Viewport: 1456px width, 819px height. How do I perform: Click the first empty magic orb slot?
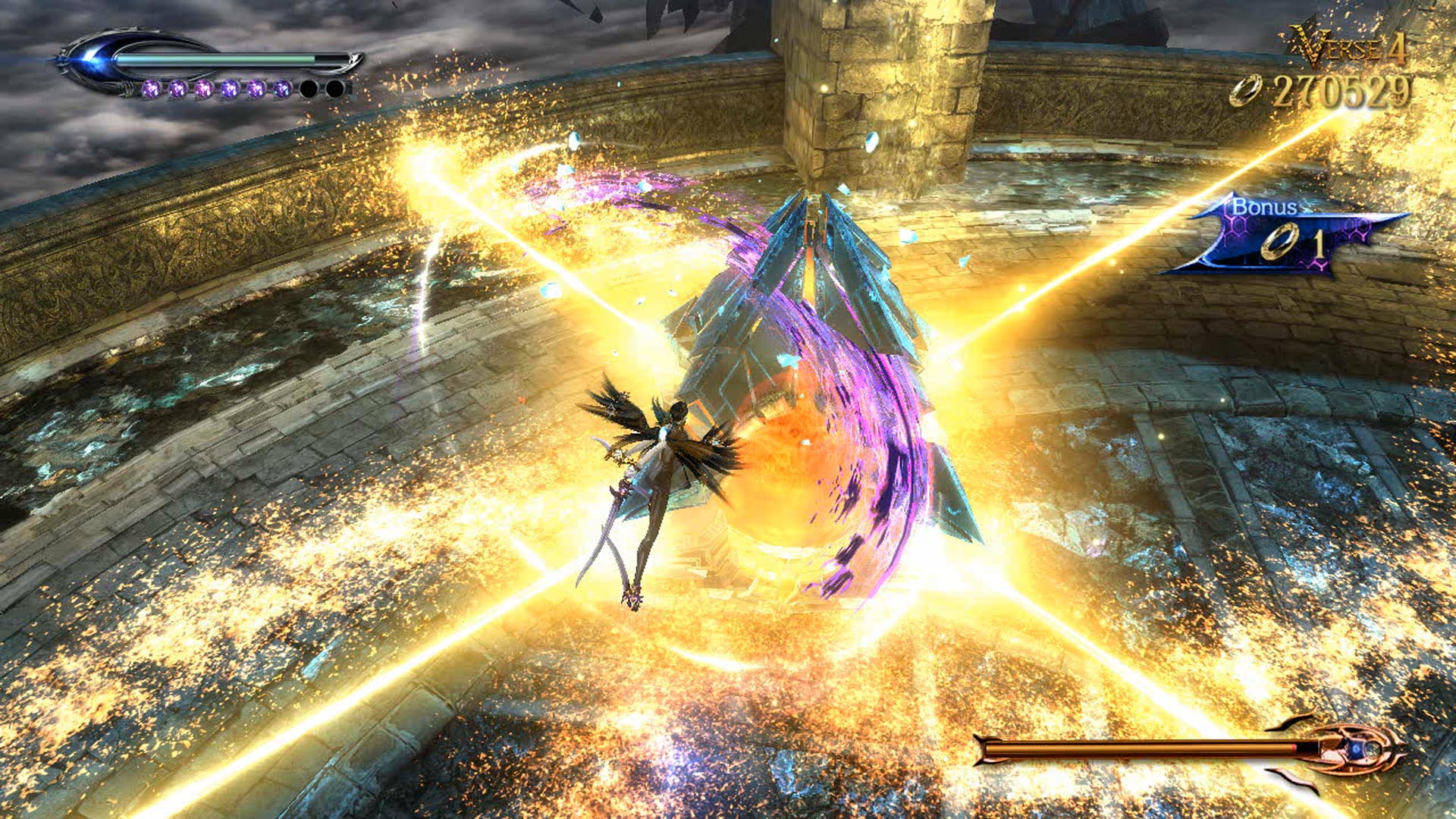[x=309, y=89]
